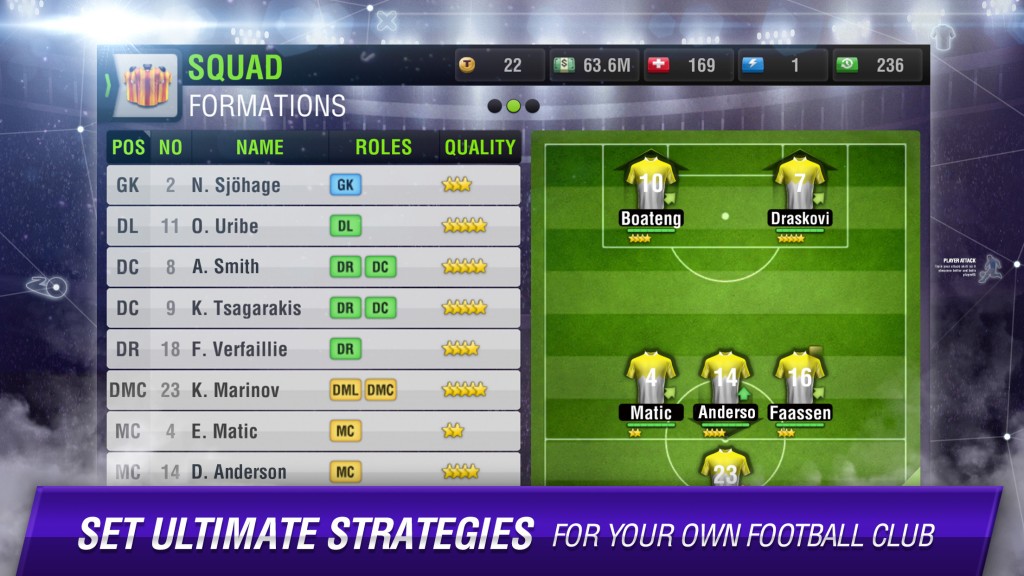This screenshot has width=1024, height=576.
Task: Choose O. Uribe in the squad list
Action: [x=313, y=226]
